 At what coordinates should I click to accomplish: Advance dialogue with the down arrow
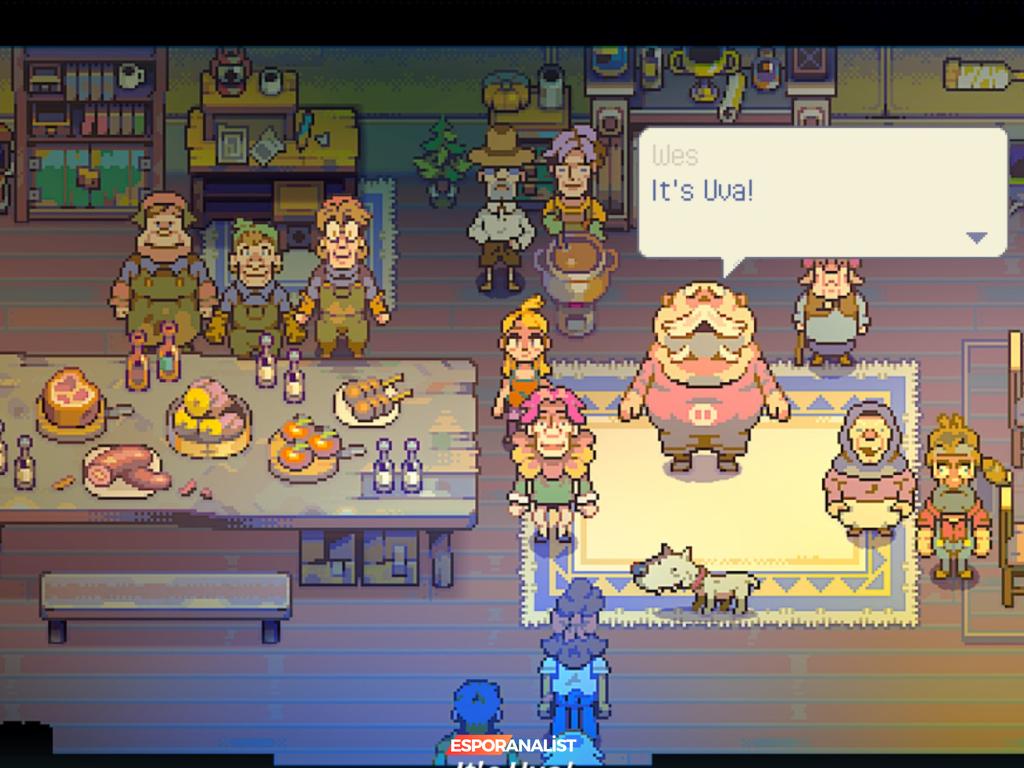tap(976, 238)
